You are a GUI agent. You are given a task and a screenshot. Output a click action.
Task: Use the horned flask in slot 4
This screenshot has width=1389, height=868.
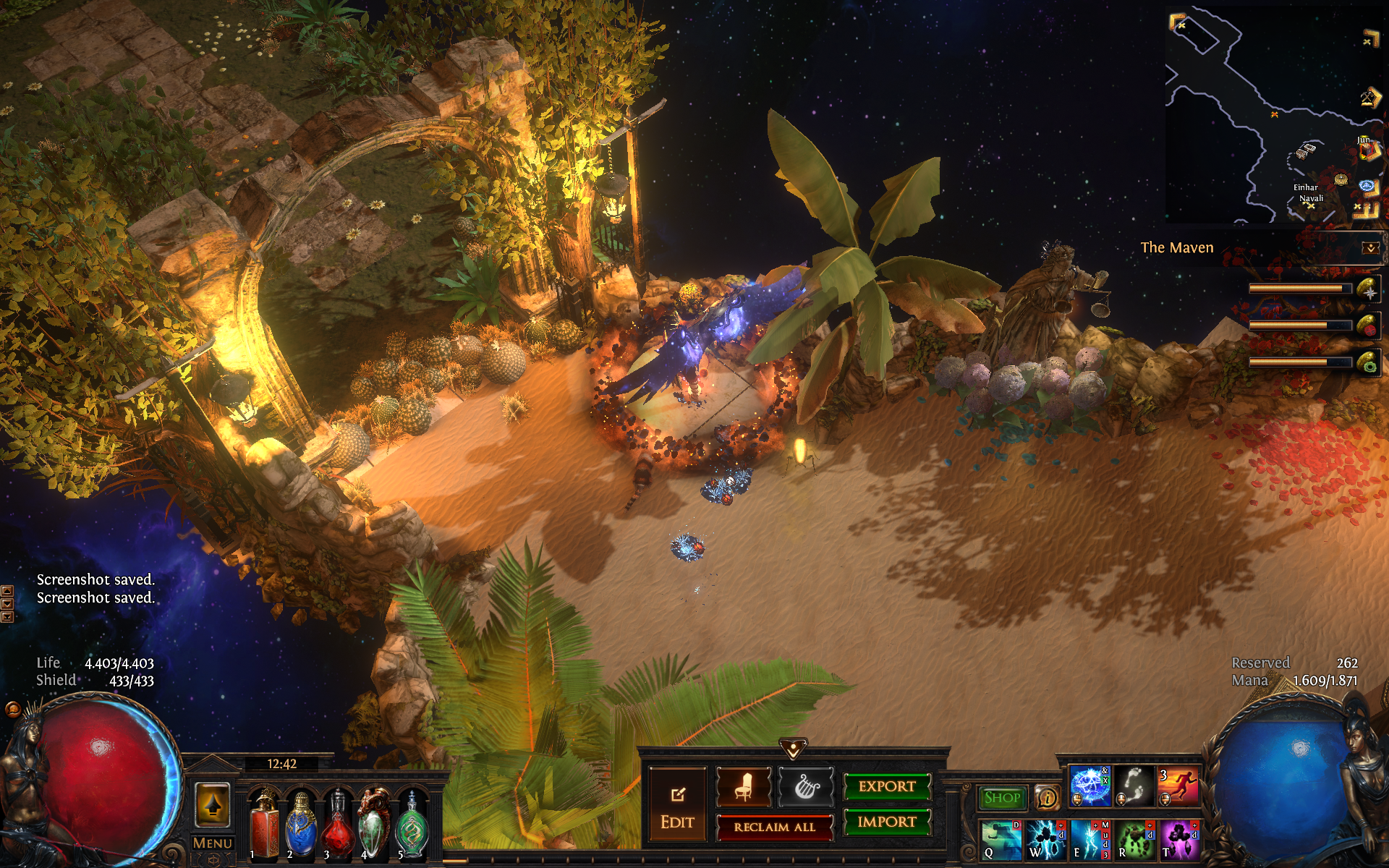click(375, 825)
